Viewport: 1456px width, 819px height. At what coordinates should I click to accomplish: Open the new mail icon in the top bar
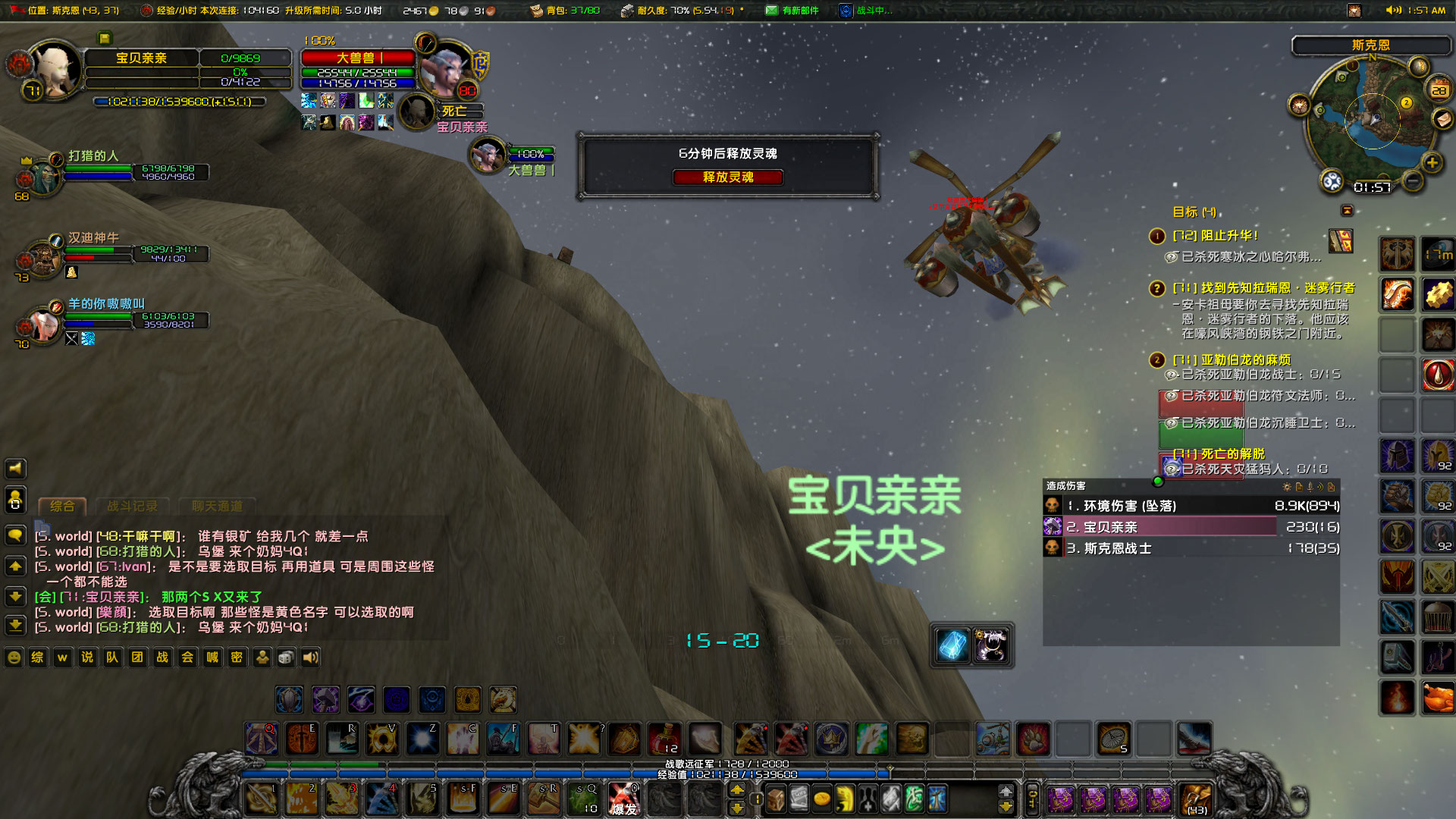772,10
